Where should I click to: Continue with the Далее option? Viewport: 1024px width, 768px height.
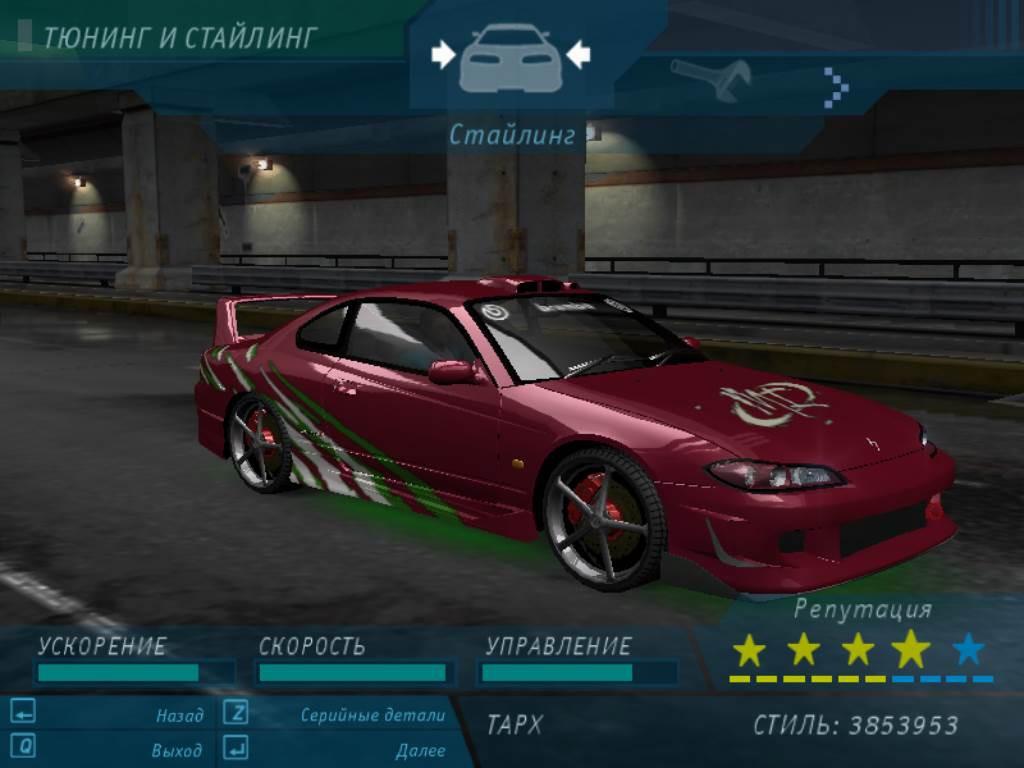(420, 749)
